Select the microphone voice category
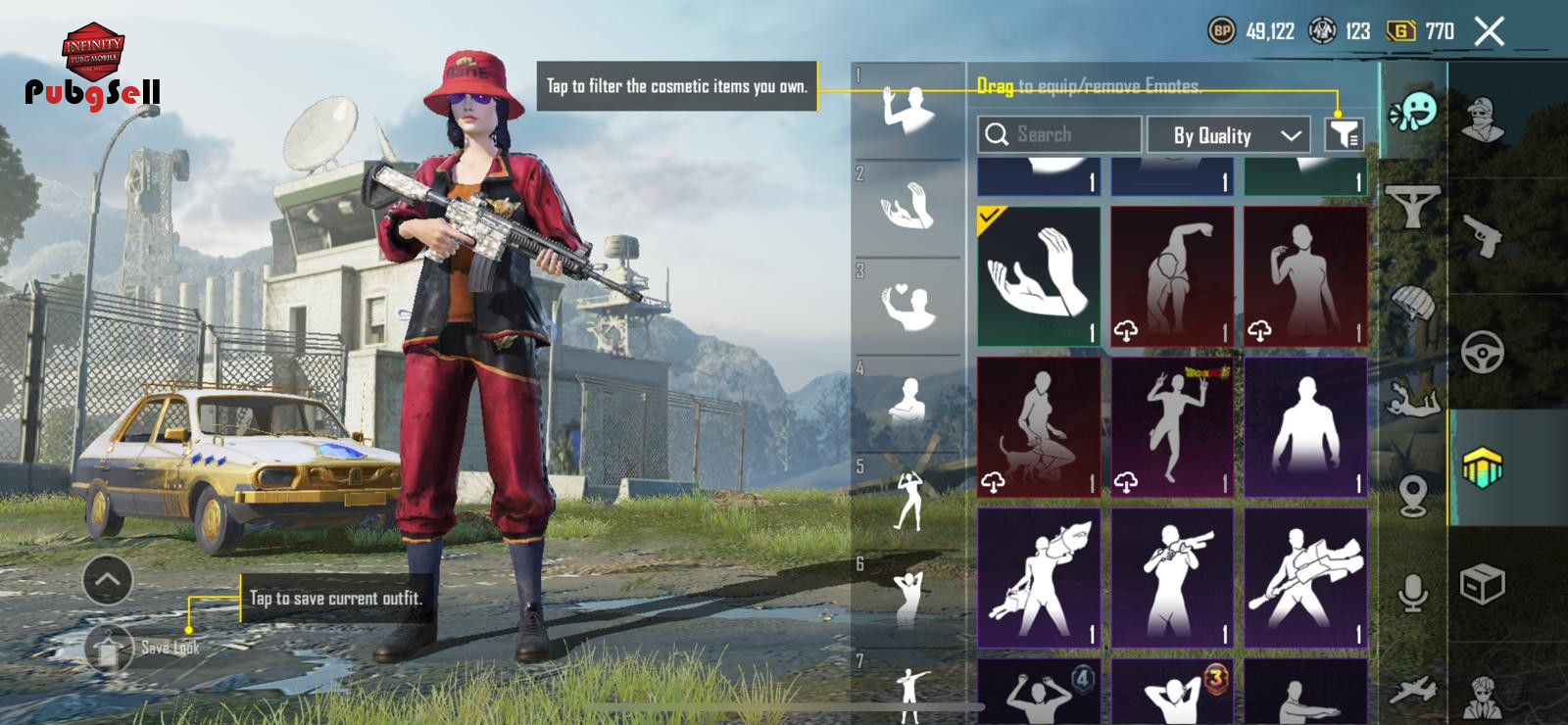 tap(1412, 593)
